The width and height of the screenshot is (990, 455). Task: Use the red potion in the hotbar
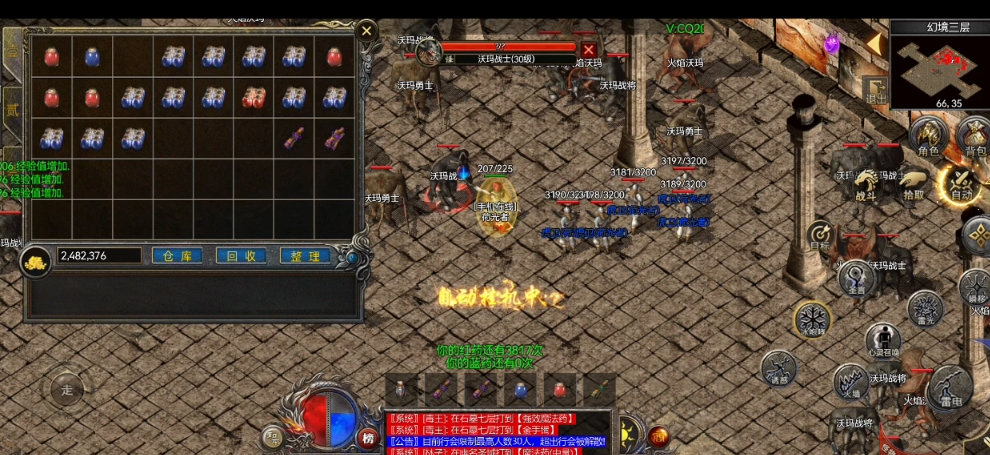pos(559,389)
